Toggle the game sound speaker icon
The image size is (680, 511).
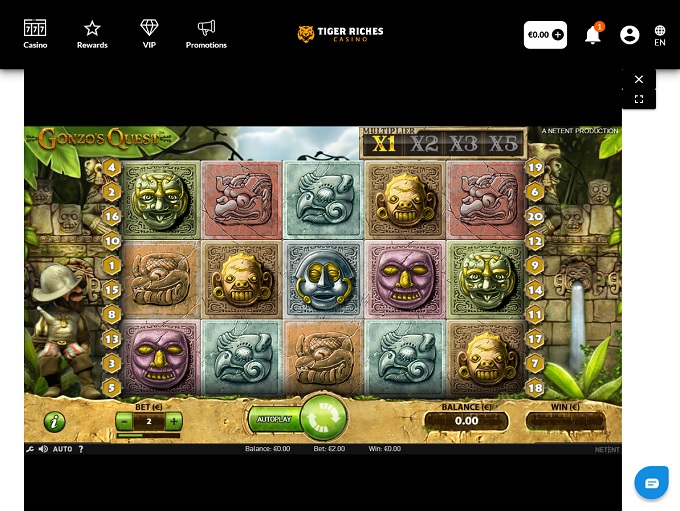coord(43,449)
